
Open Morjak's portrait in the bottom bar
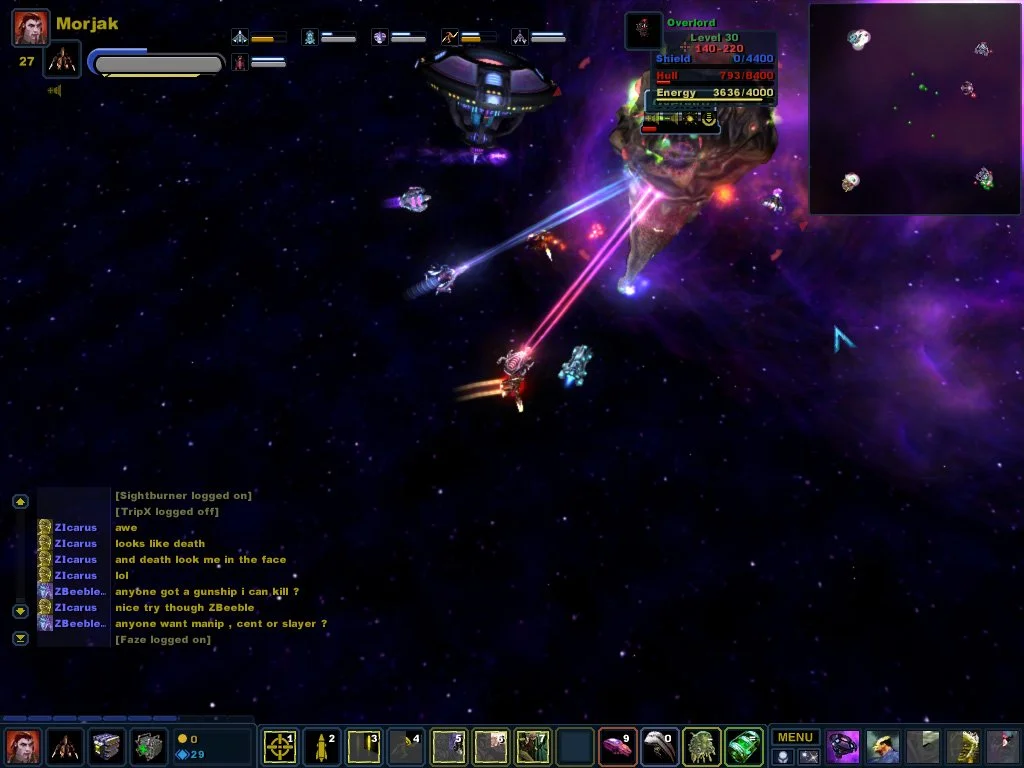pyautogui.click(x=22, y=747)
